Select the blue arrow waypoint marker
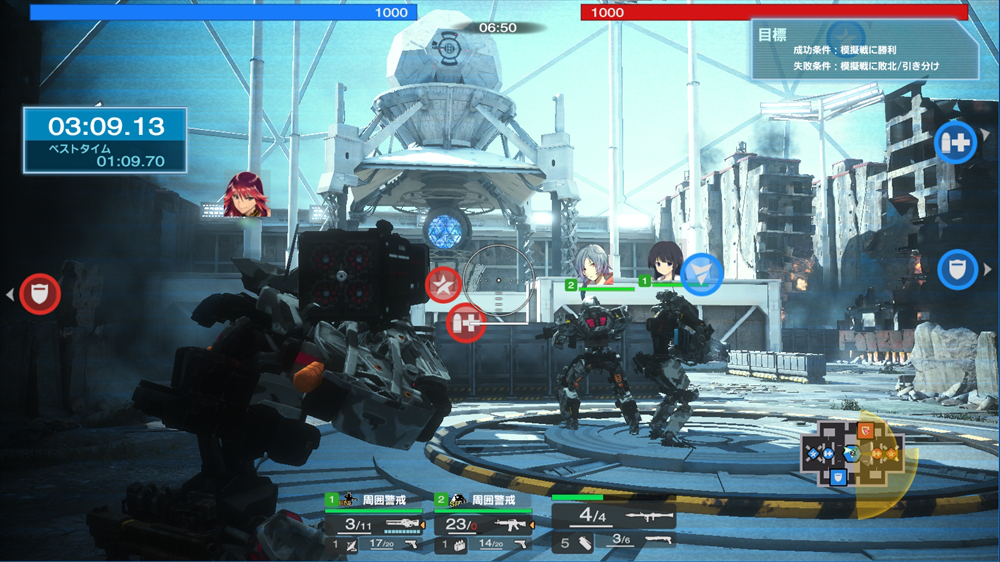The width and height of the screenshot is (1000, 562). [x=702, y=275]
